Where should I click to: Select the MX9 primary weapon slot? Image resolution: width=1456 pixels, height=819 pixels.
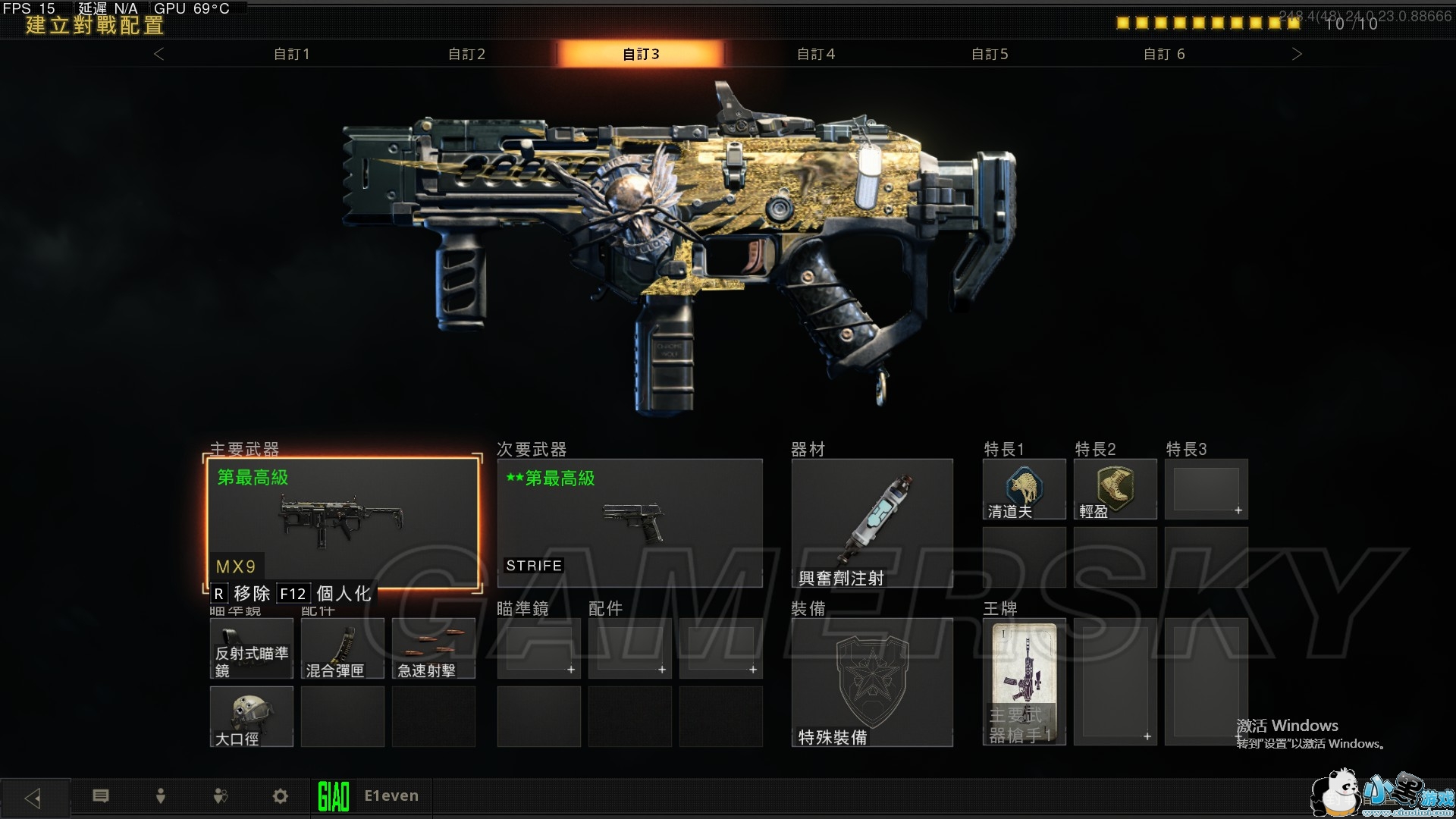[343, 523]
